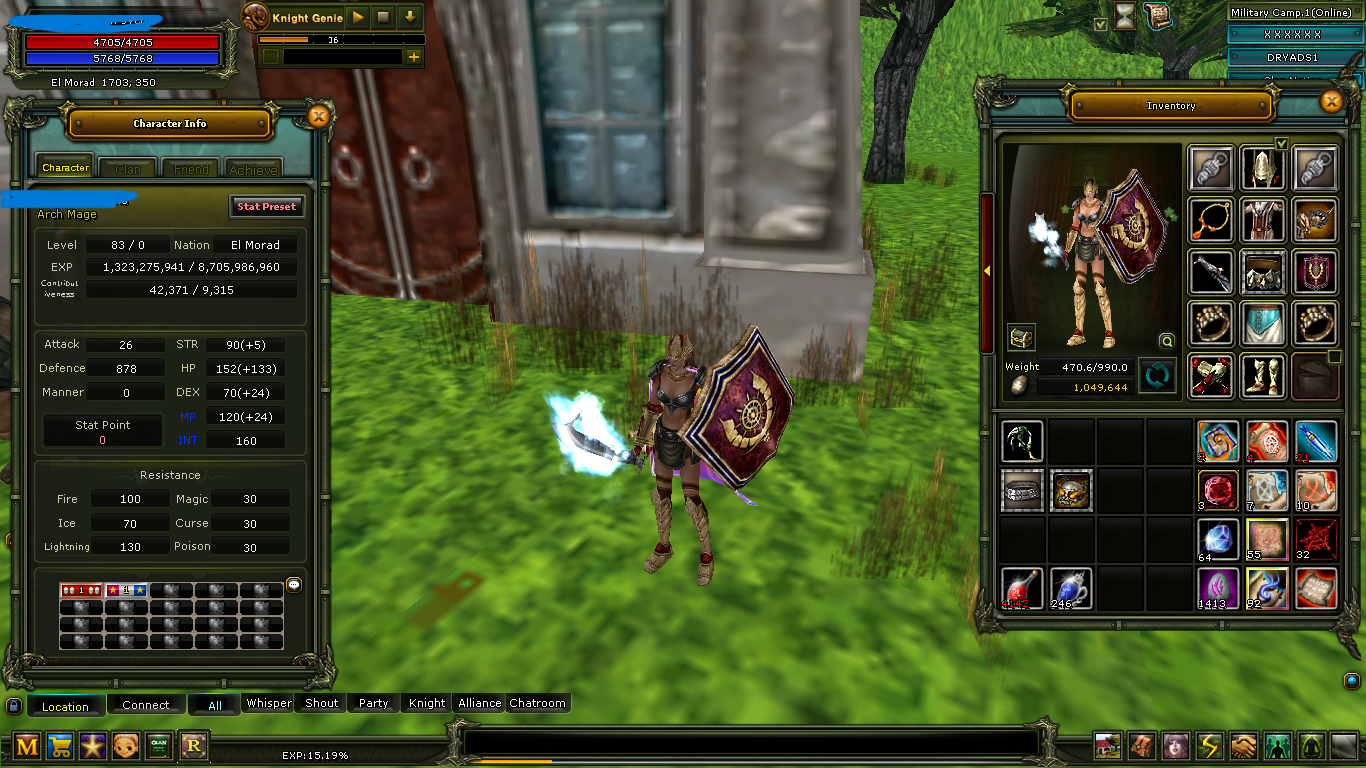Enable the magnifier view on character preview

(1166, 340)
